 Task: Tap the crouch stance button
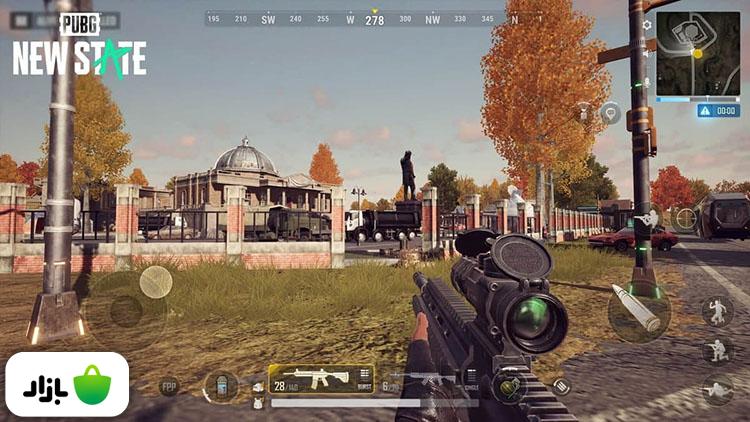[717, 351]
